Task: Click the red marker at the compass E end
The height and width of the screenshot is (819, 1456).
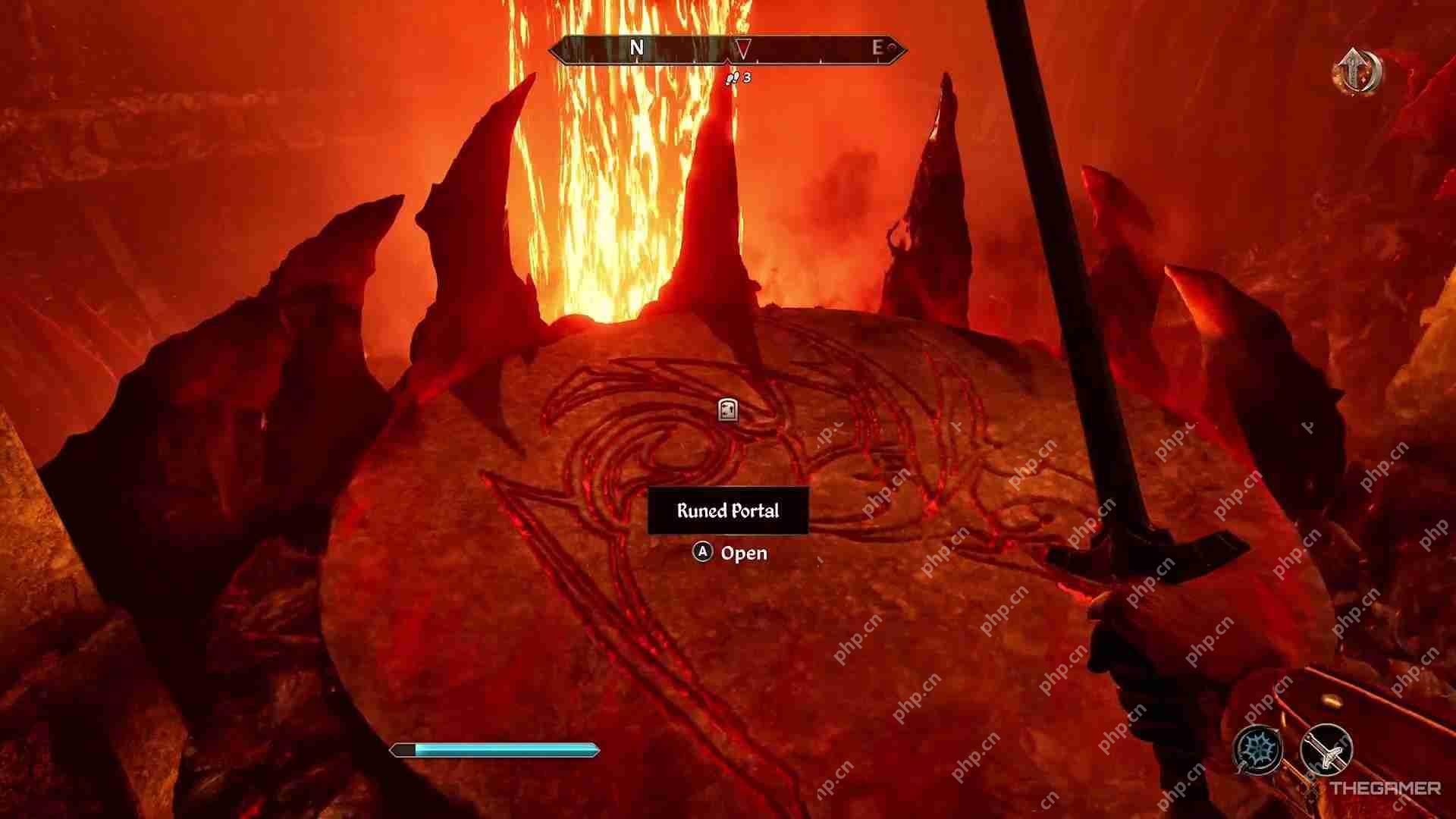Action: click(x=892, y=48)
